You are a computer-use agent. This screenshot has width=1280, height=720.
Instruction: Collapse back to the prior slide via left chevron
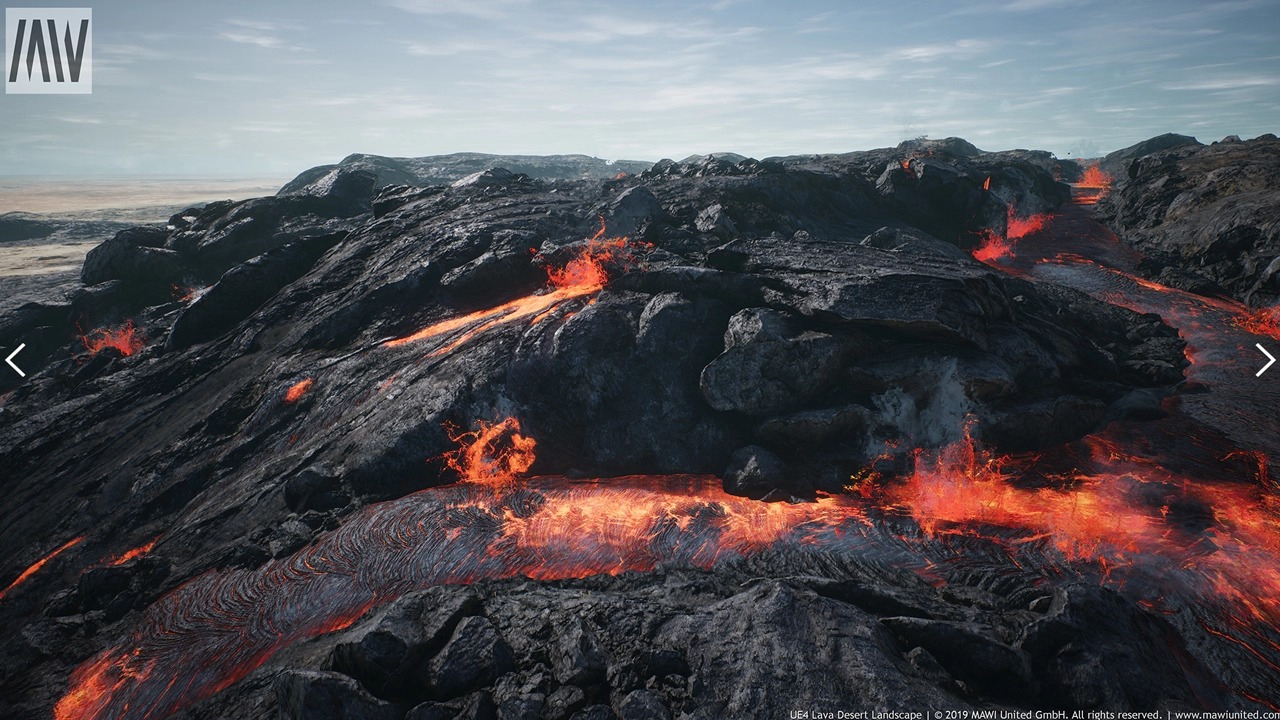click(17, 360)
